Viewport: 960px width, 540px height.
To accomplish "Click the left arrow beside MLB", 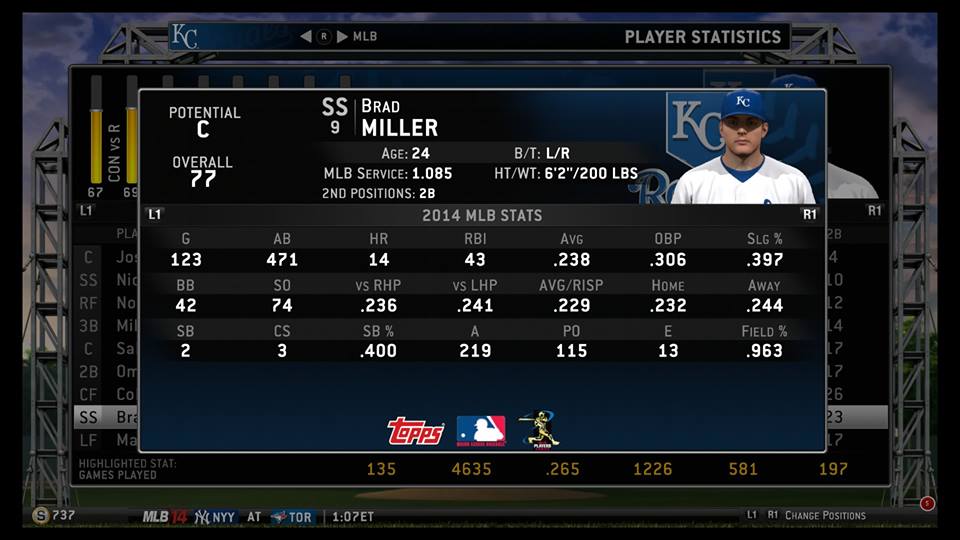I will [x=306, y=37].
